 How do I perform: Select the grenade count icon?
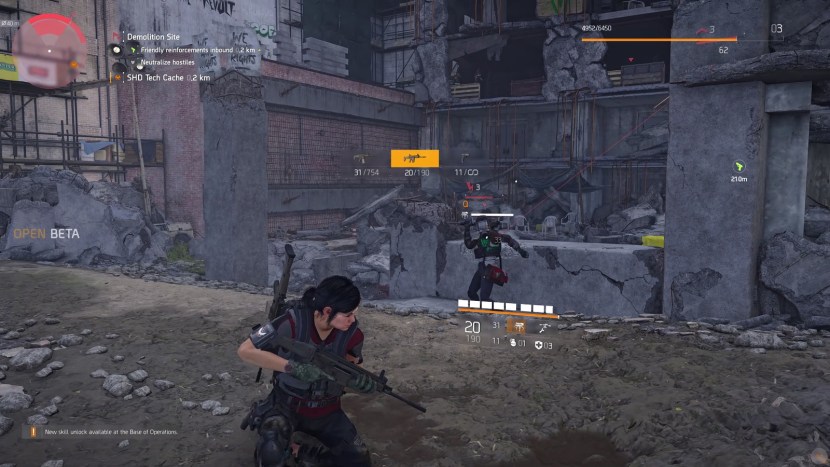[x=513, y=343]
